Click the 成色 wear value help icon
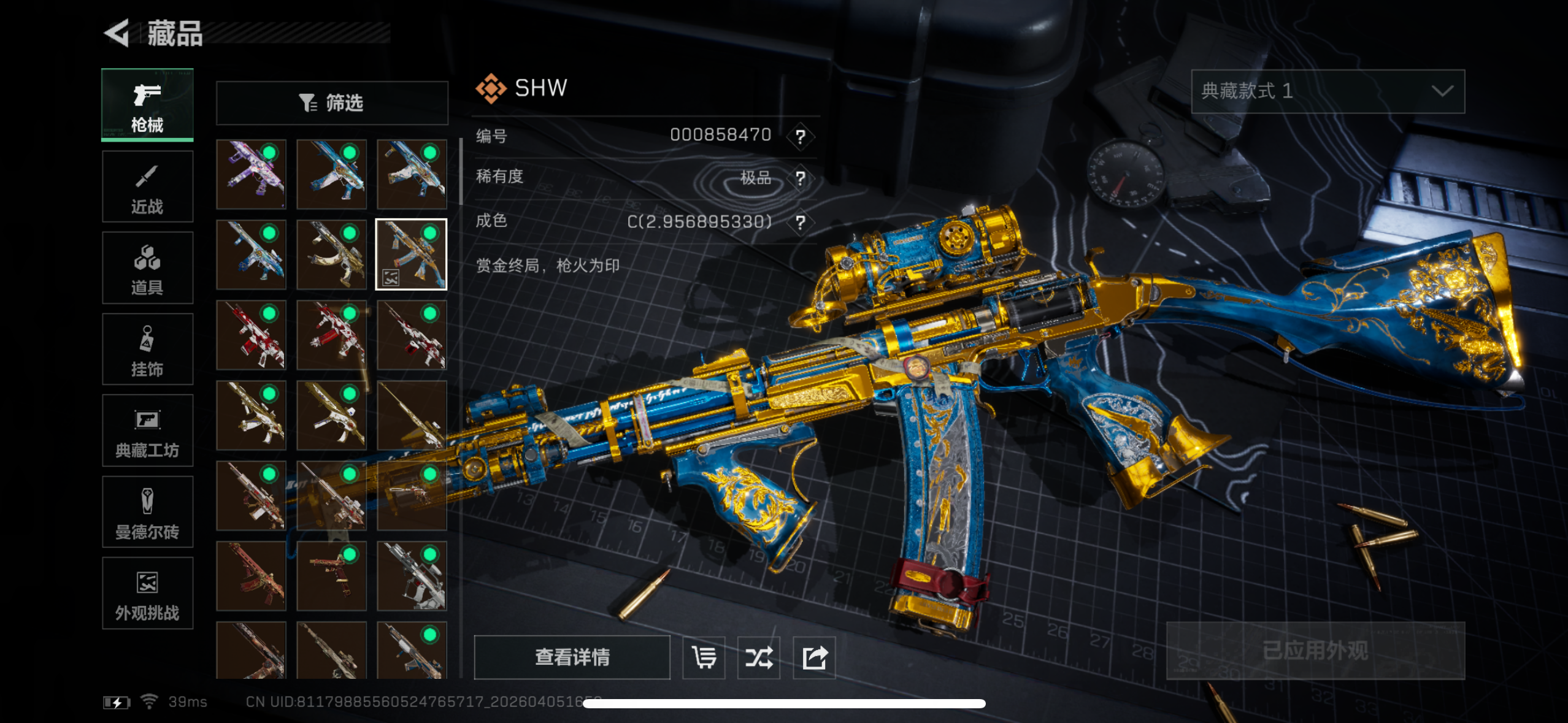This screenshot has height=723, width=1568. coord(800,222)
